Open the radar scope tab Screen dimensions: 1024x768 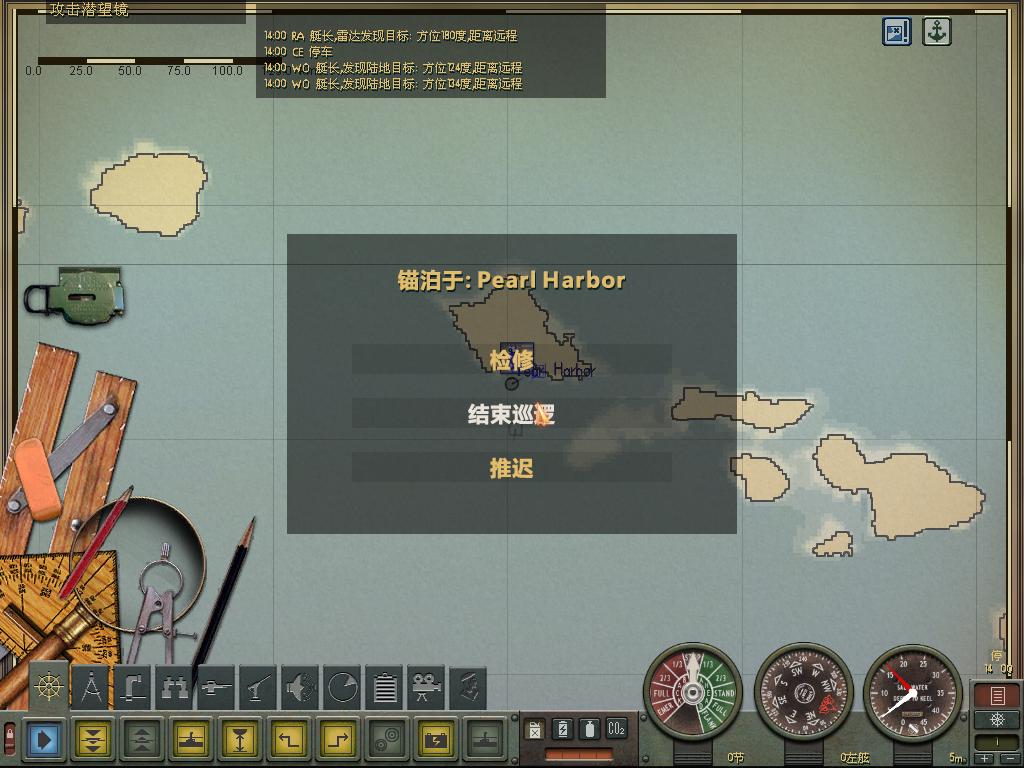point(342,687)
